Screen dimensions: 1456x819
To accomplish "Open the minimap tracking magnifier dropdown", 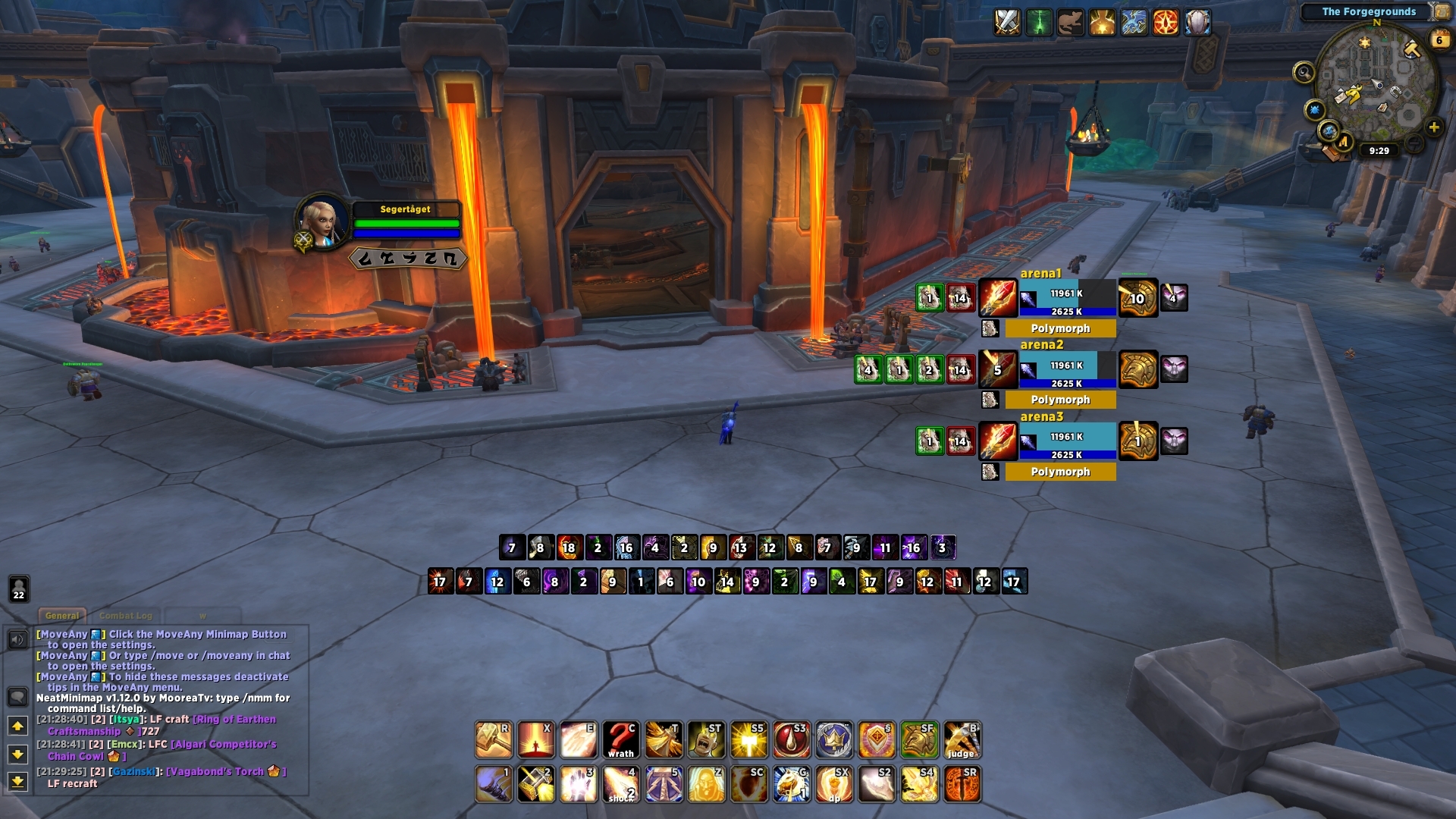I will 1304,74.
